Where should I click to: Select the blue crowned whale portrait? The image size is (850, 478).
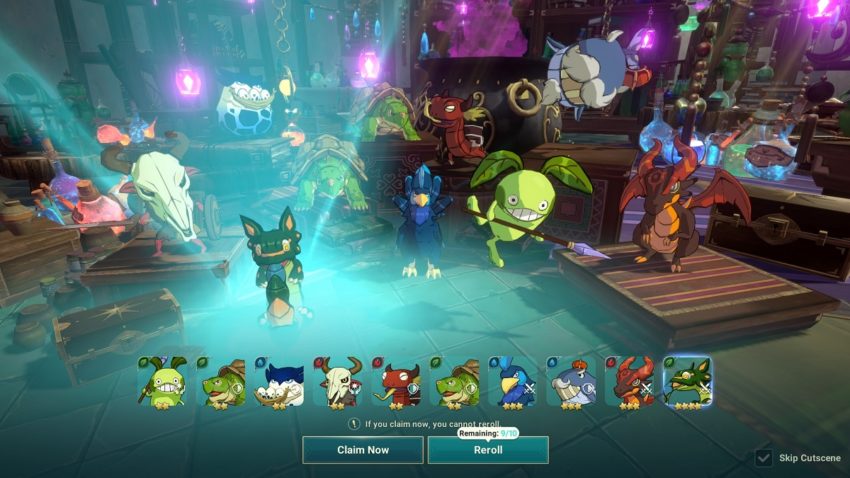tap(571, 381)
